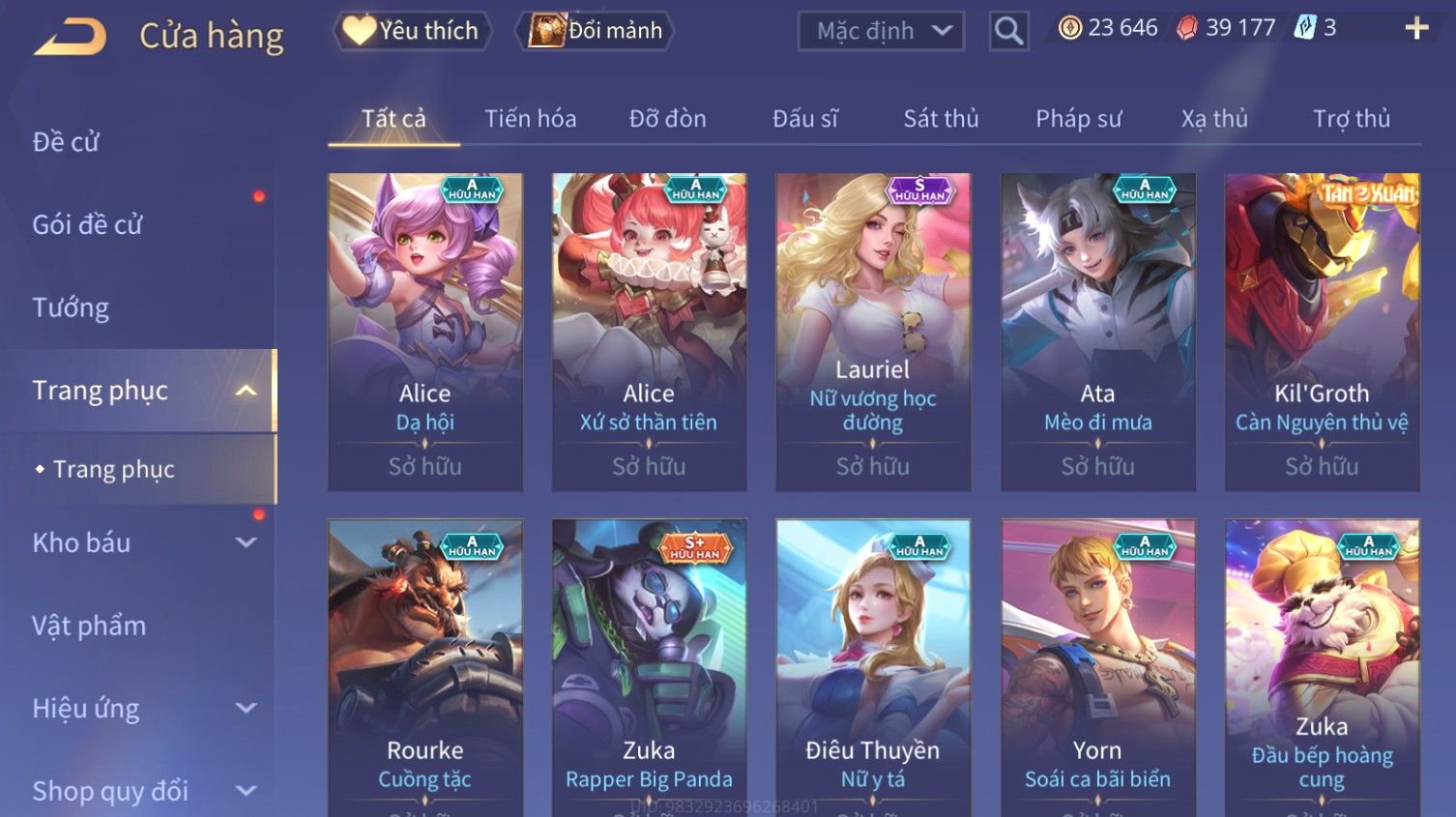Click the magnifying glass search button
The height and width of the screenshot is (817, 1456).
(1008, 31)
